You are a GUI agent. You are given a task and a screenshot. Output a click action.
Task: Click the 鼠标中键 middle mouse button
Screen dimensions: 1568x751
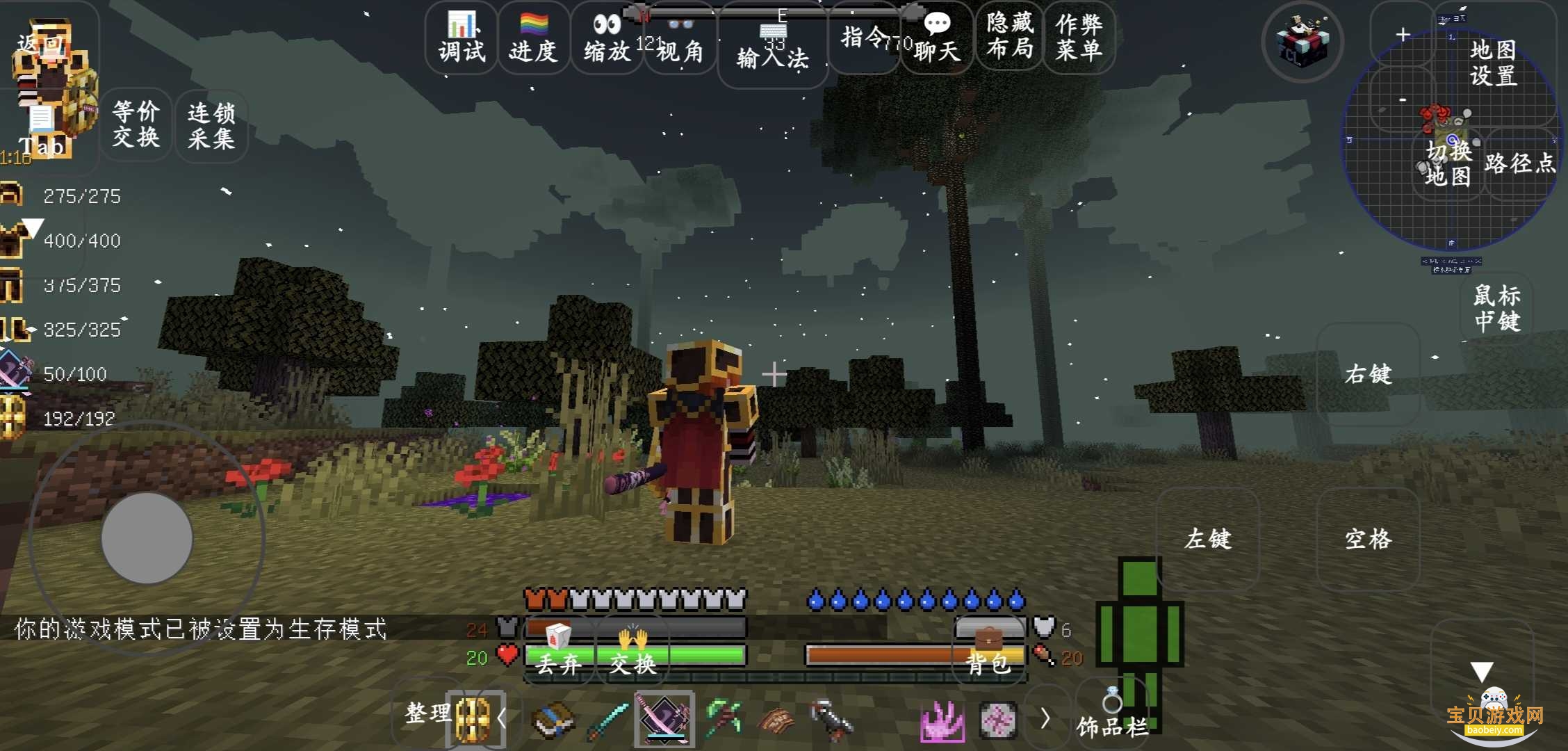[x=1497, y=309]
